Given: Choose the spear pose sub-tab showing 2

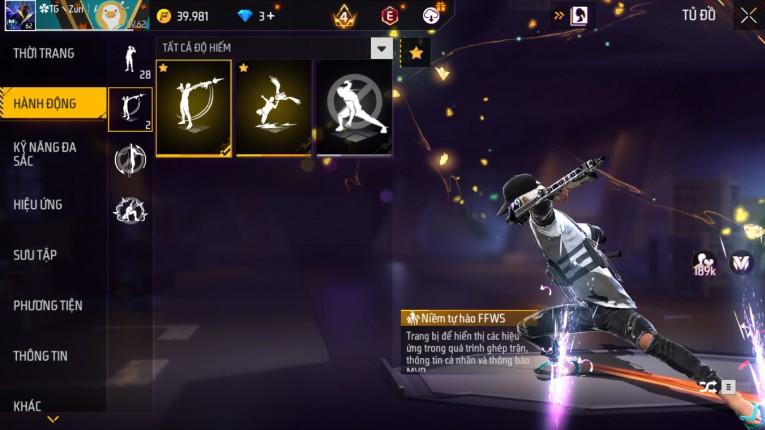Looking at the screenshot, I should pos(130,110).
